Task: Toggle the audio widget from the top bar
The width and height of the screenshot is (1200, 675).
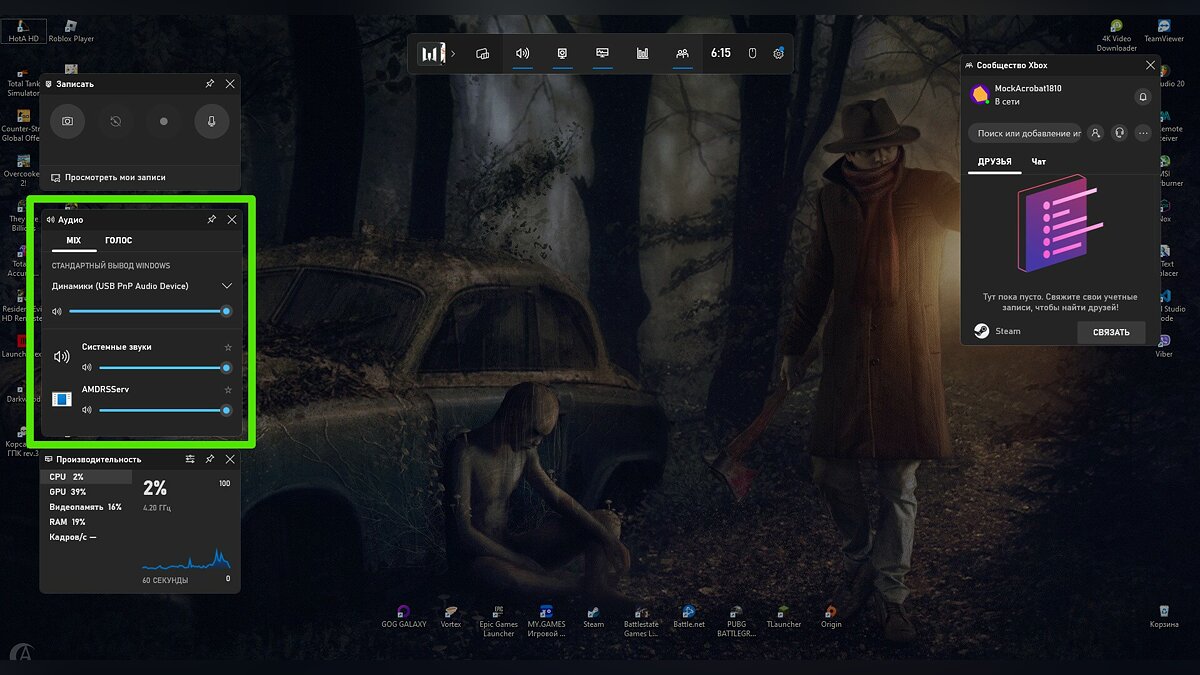Action: pyautogui.click(x=522, y=53)
